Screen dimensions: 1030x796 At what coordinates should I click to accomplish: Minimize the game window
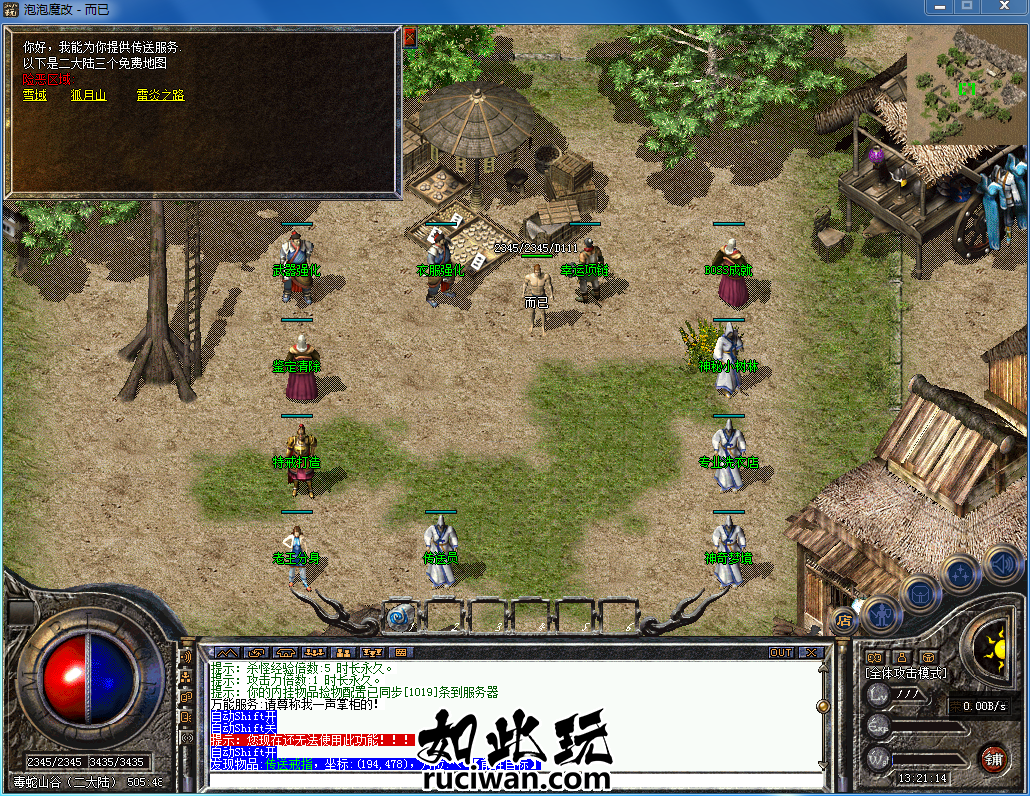pyautogui.click(x=937, y=9)
